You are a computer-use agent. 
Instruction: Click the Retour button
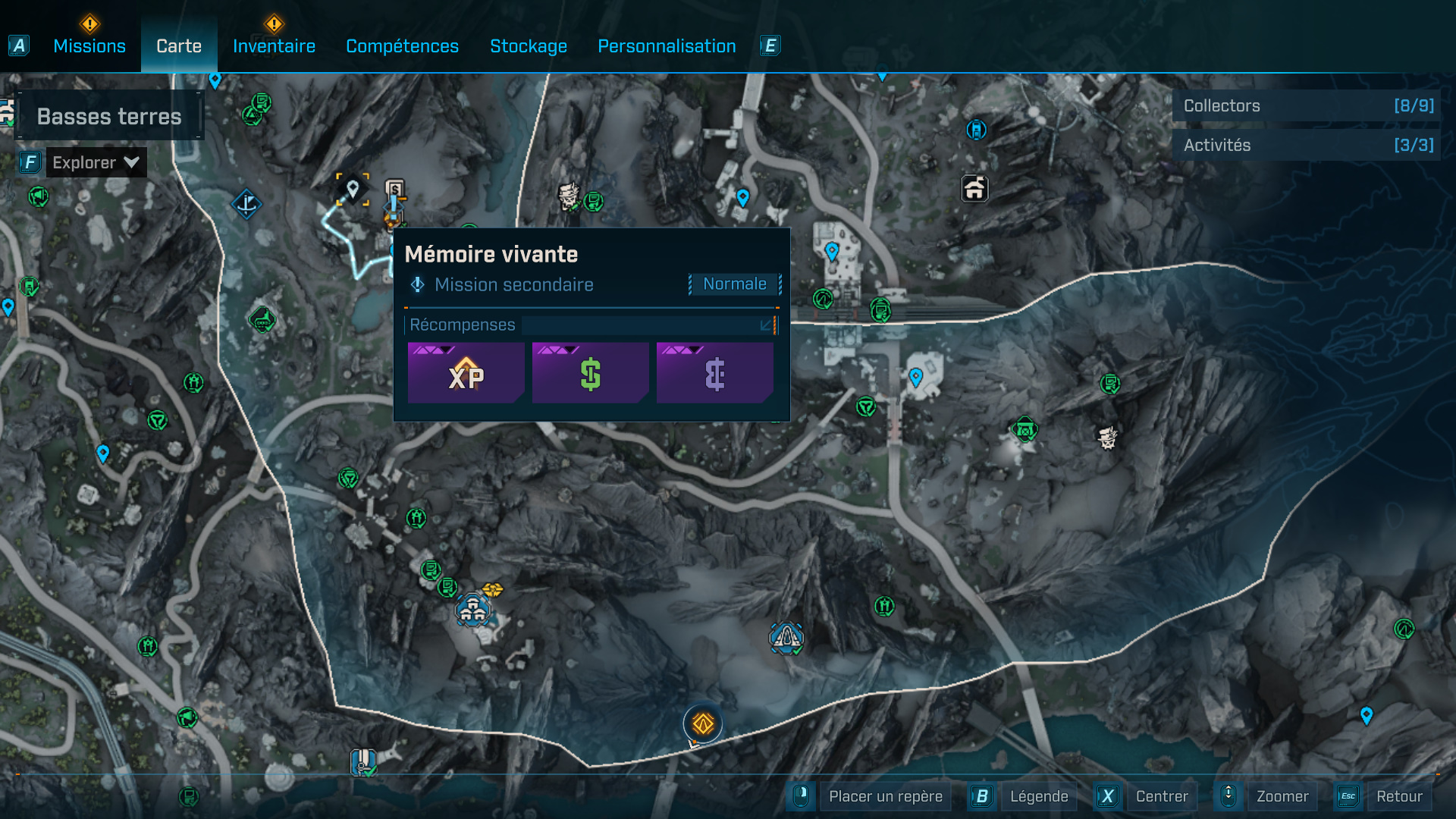pos(1398,796)
